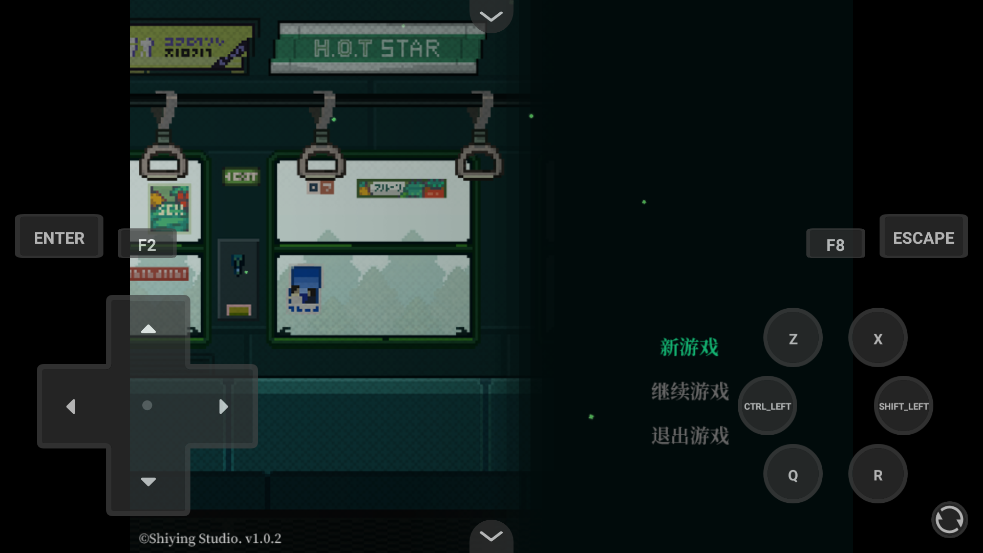The height and width of the screenshot is (553, 983).
Task: Tap the ESCAPE overlay button
Action: point(923,237)
